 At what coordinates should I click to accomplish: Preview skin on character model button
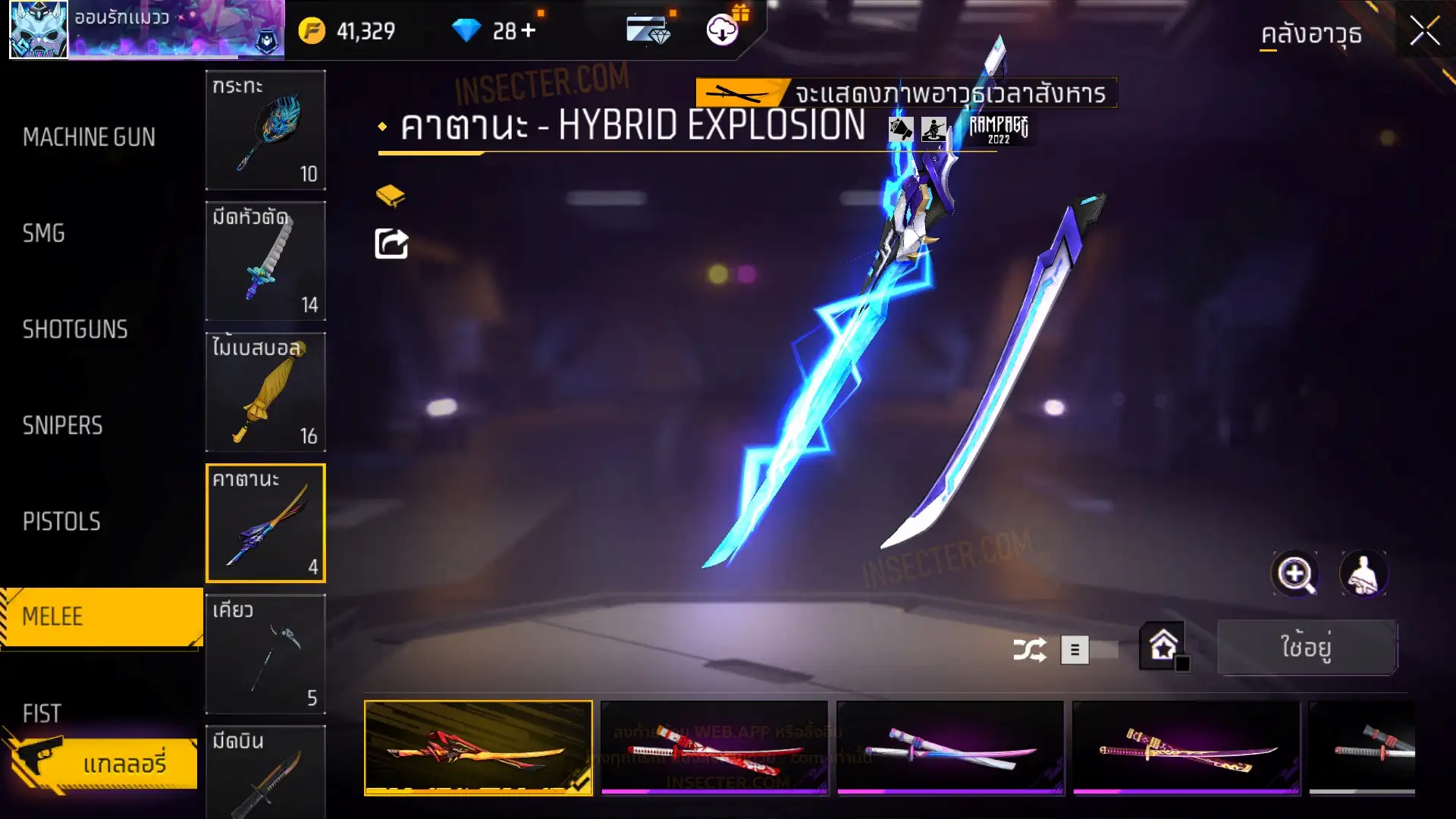[x=1363, y=574]
